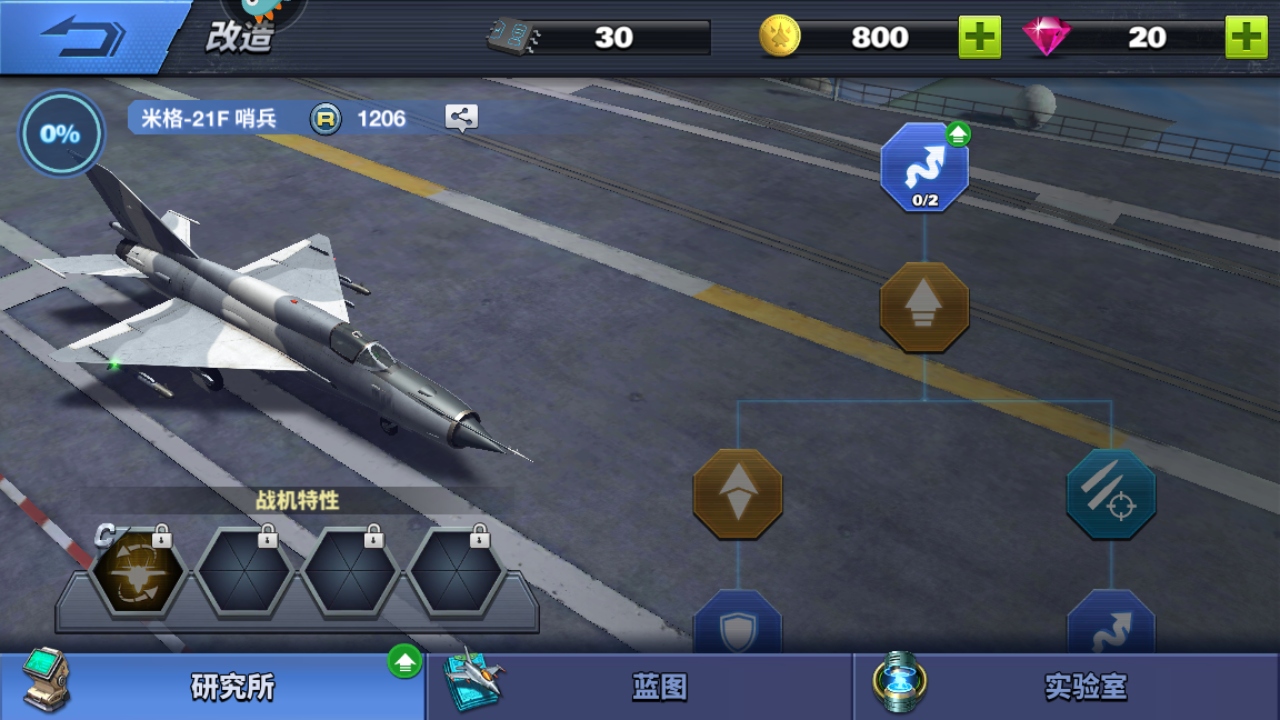Choose the blue shield upgrade node
Screen dimensions: 1280x720
738,625
